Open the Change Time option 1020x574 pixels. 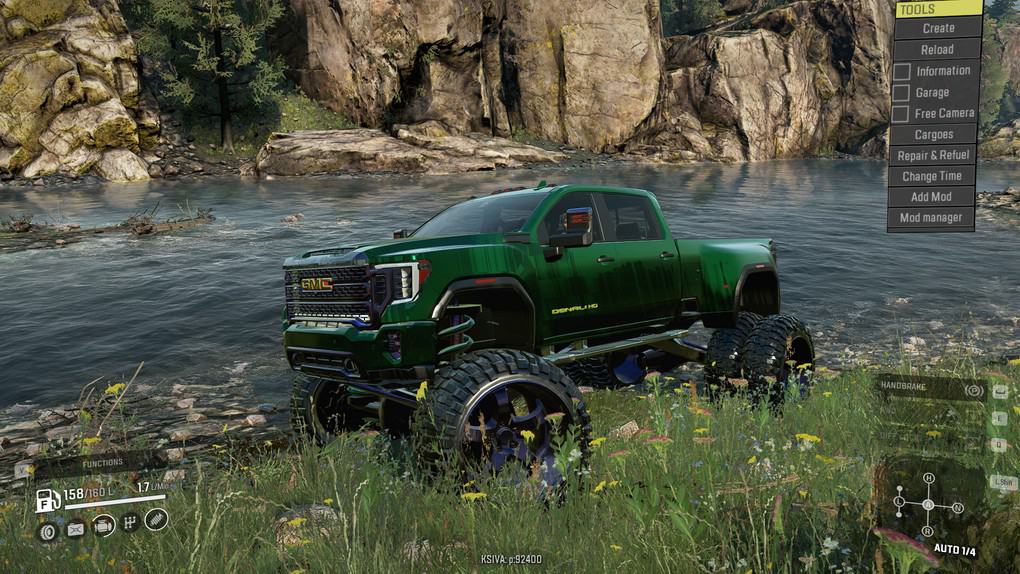click(x=932, y=176)
